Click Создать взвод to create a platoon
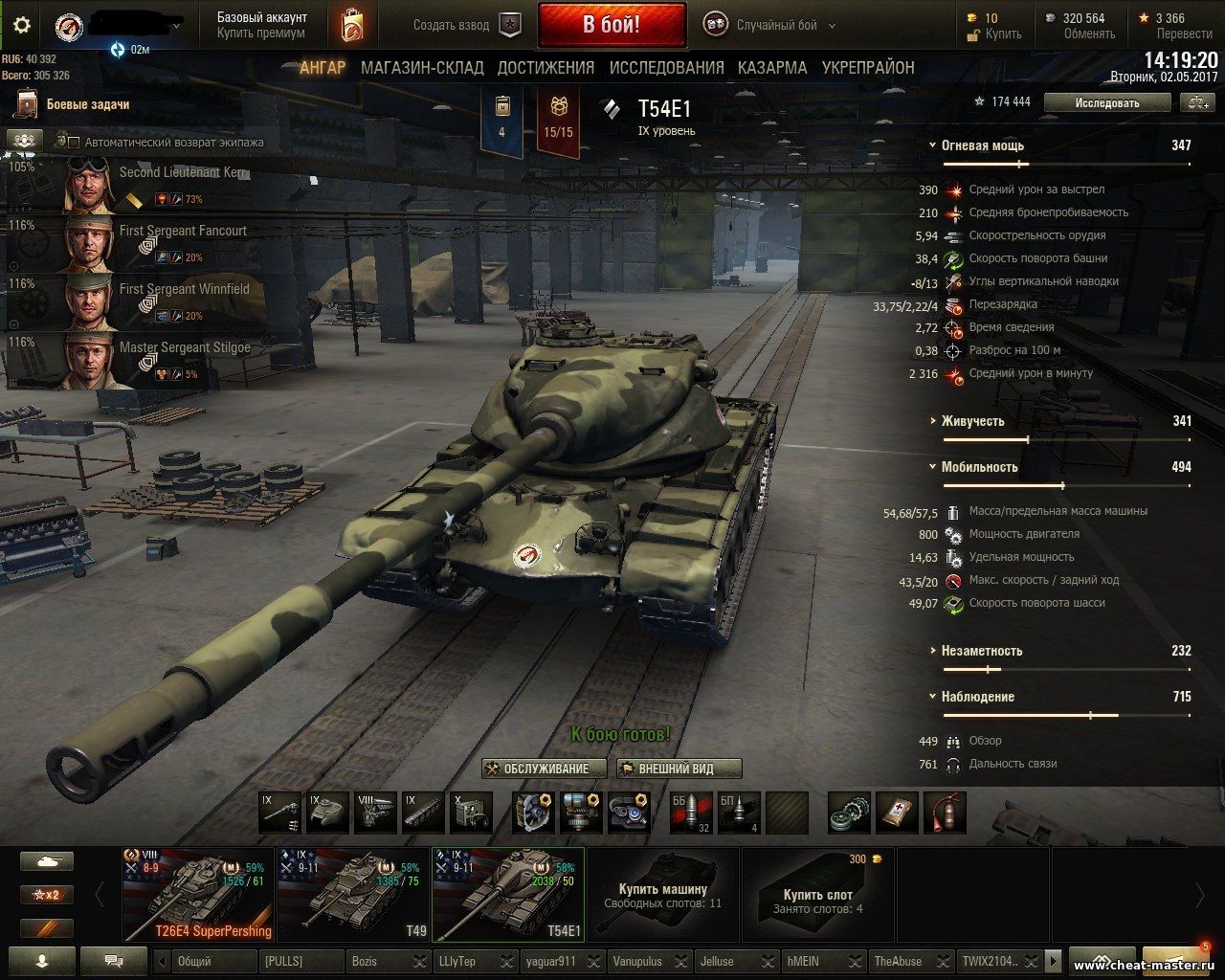 click(x=467, y=26)
